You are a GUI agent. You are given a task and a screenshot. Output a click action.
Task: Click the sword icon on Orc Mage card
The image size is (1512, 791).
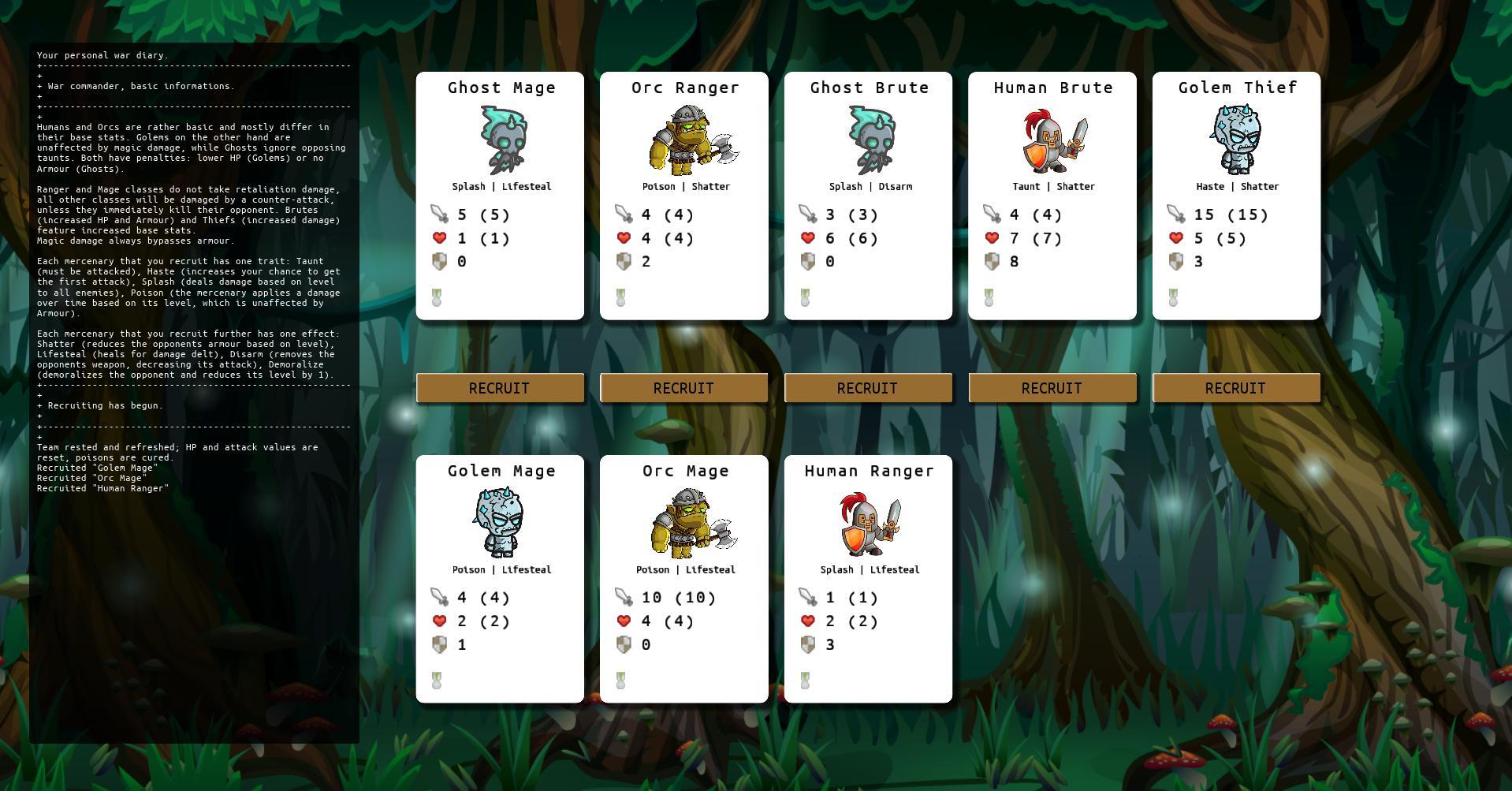tap(624, 597)
